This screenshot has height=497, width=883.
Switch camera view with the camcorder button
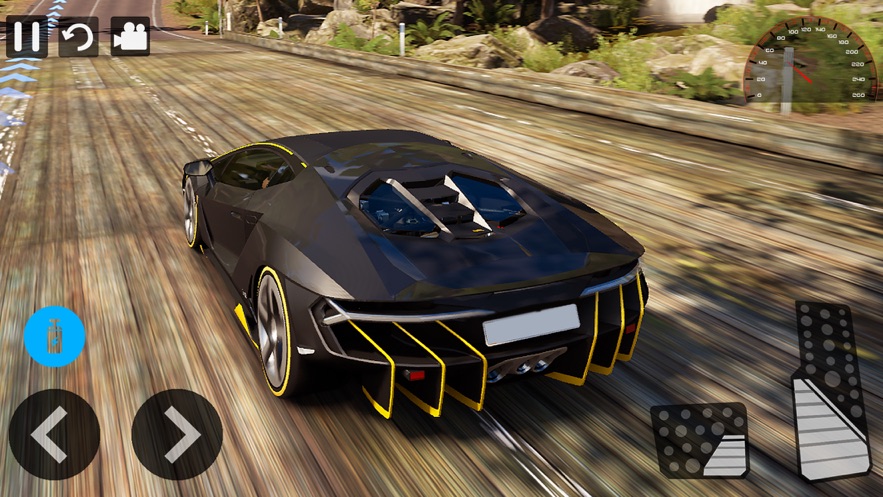point(130,37)
